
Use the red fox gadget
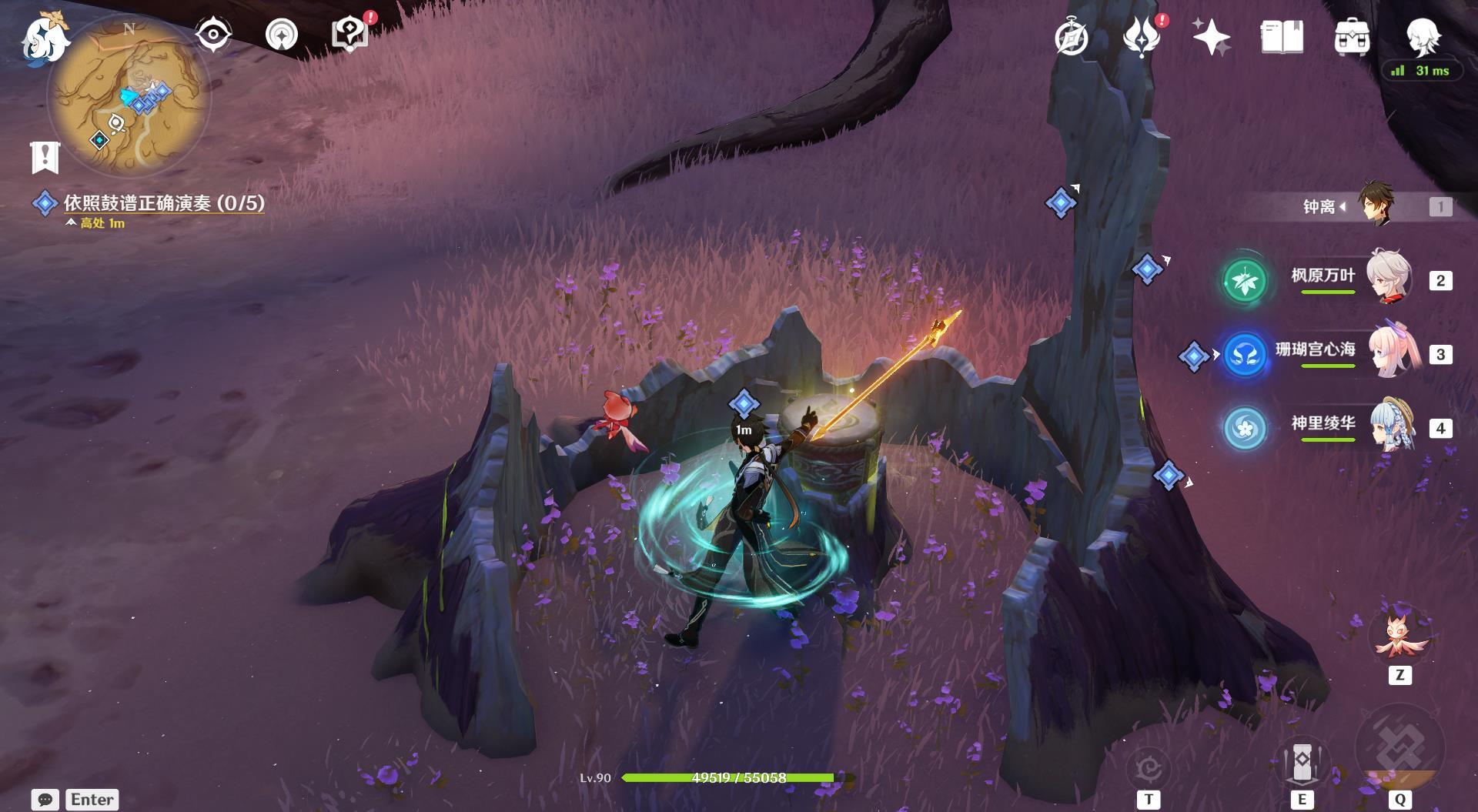pos(1399,638)
